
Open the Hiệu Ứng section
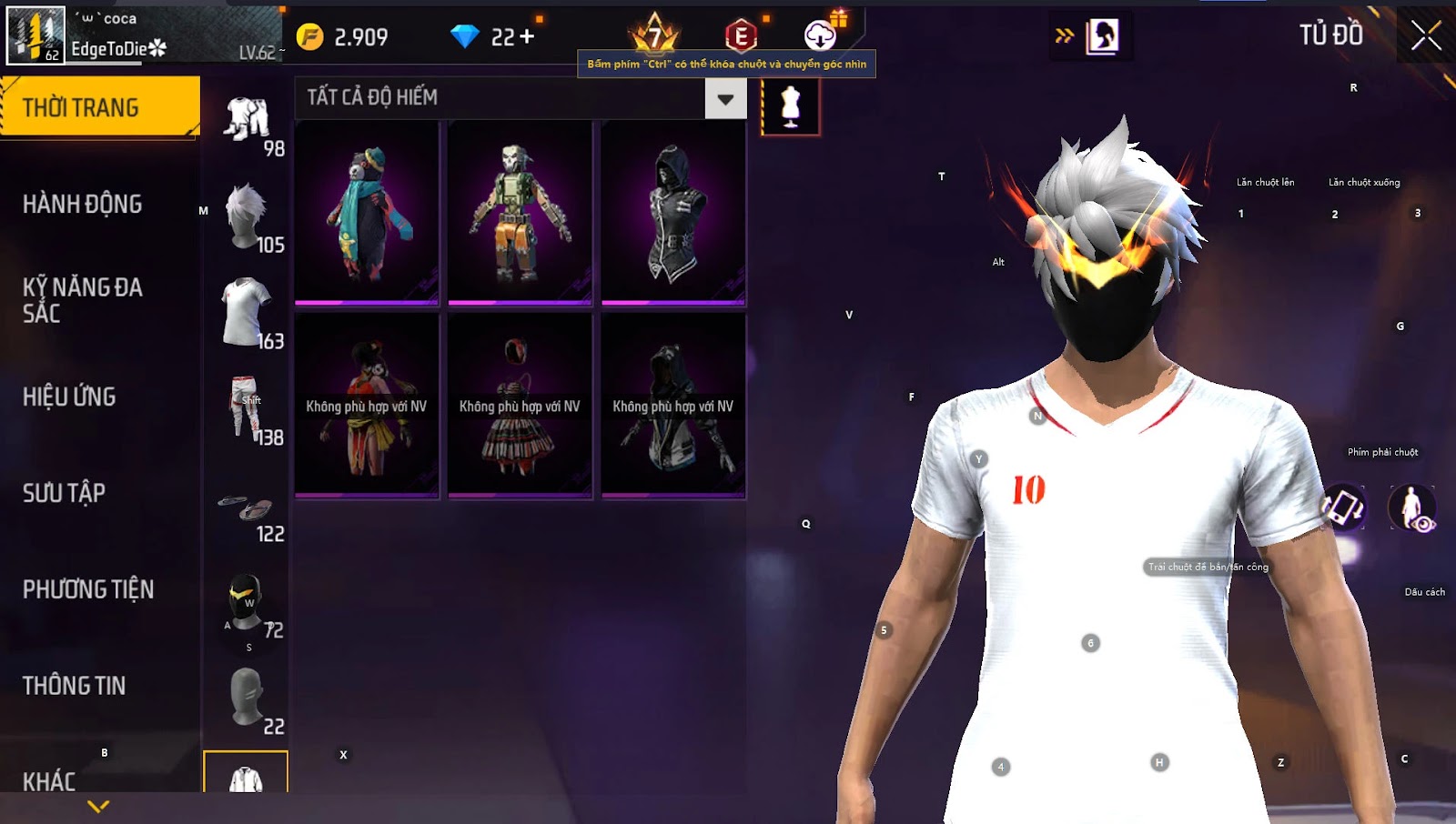[70, 397]
